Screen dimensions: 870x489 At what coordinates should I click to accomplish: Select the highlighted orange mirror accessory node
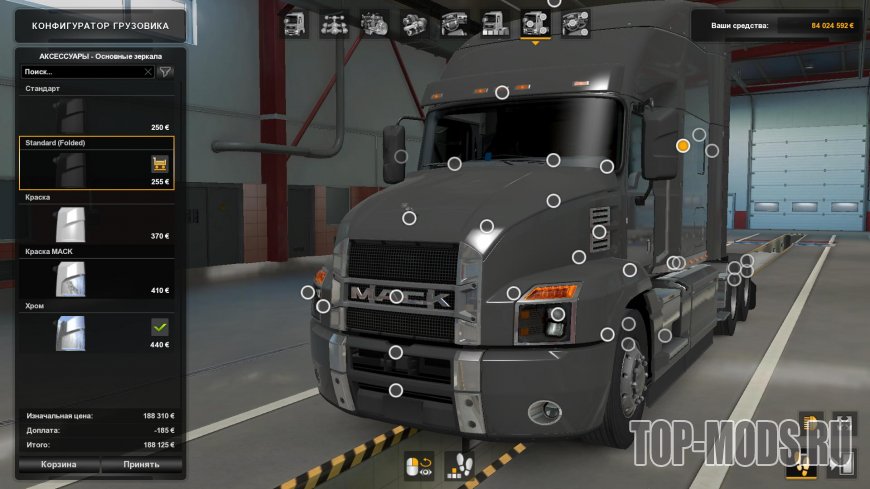click(683, 146)
